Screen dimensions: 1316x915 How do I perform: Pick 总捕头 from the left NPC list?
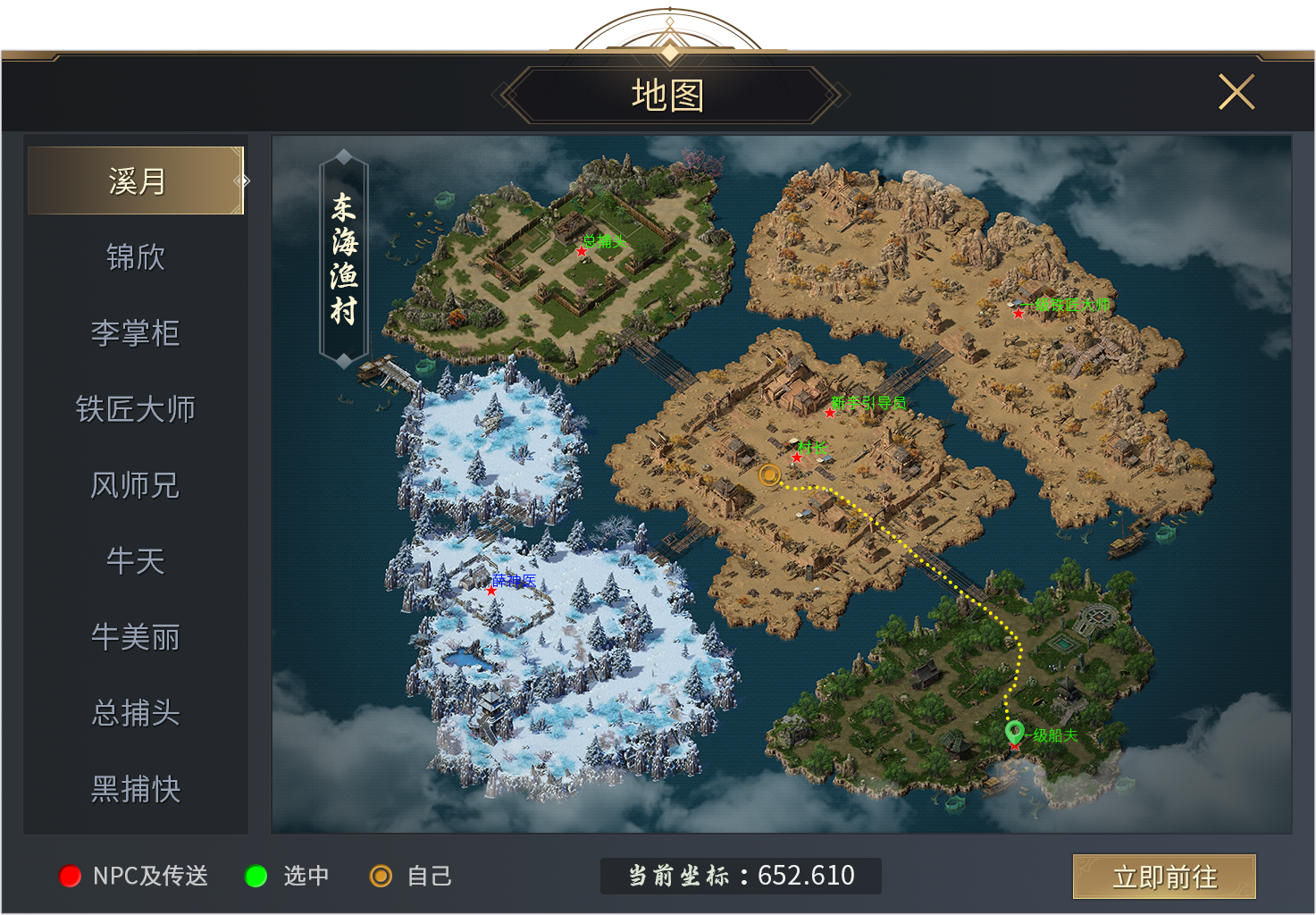136,713
